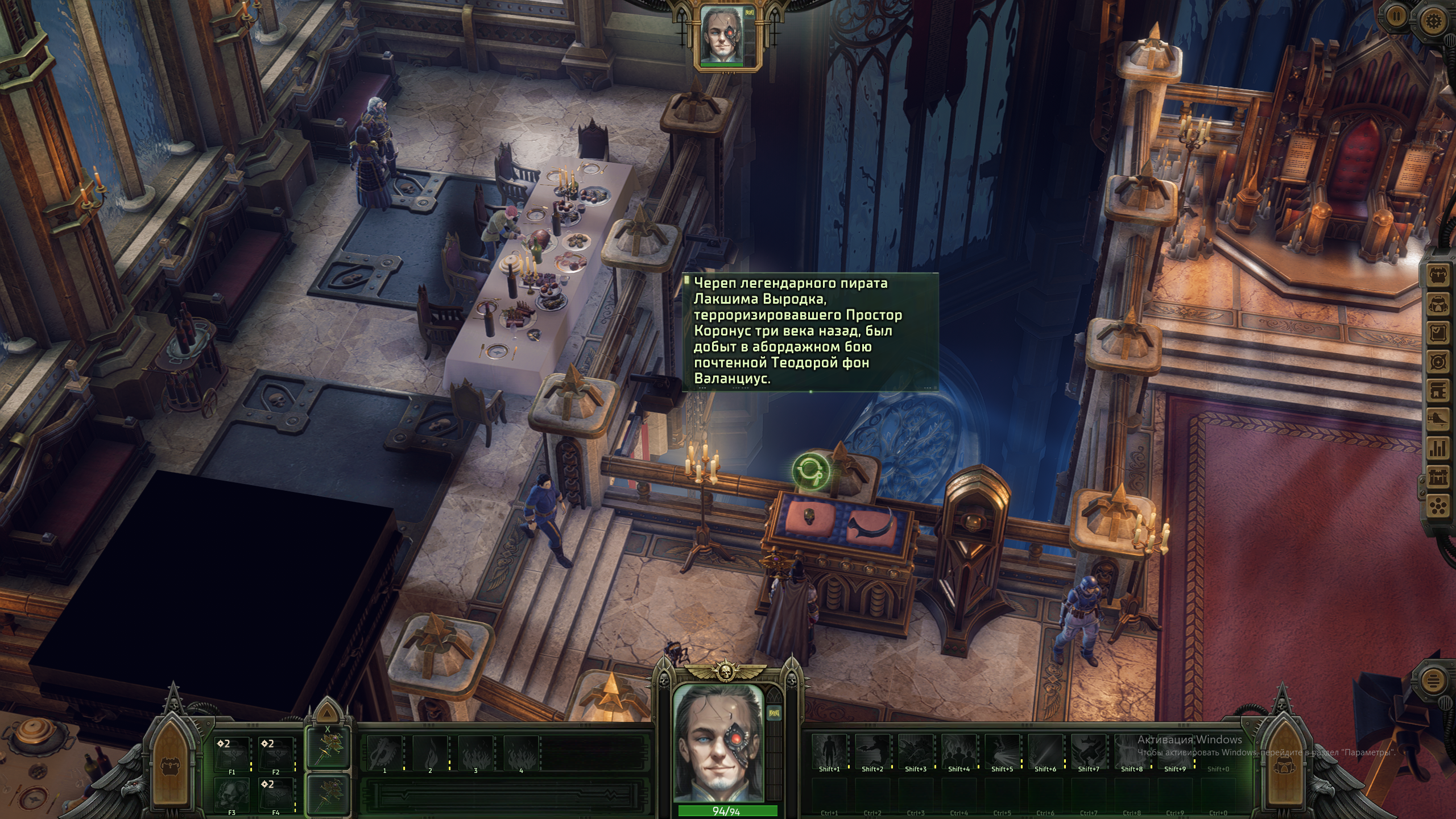Image resolution: width=1456 pixels, height=819 pixels.
Task: Activate the single flame ability in slot 2
Action: click(430, 751)
